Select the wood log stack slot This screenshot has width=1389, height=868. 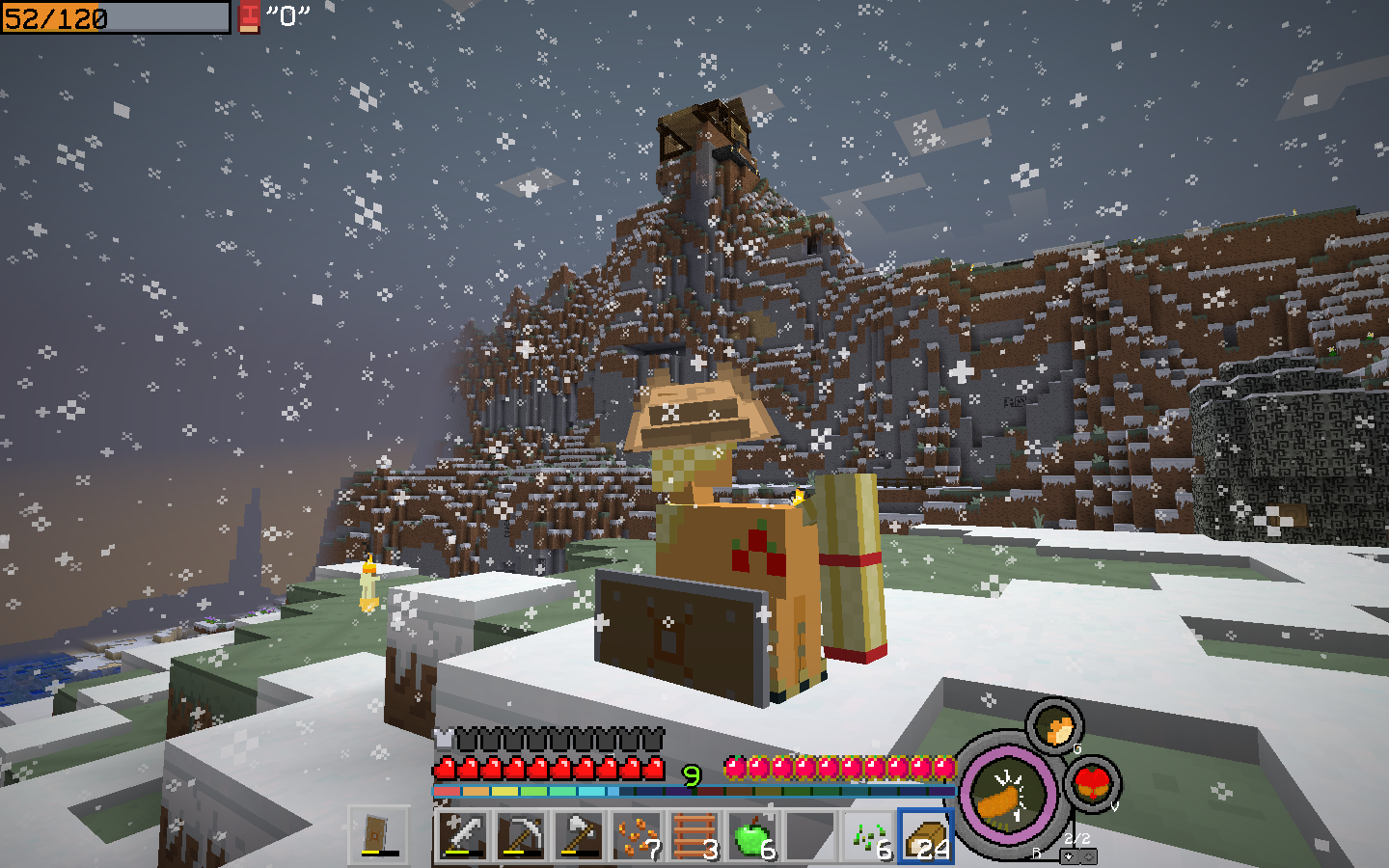[927, 835]
